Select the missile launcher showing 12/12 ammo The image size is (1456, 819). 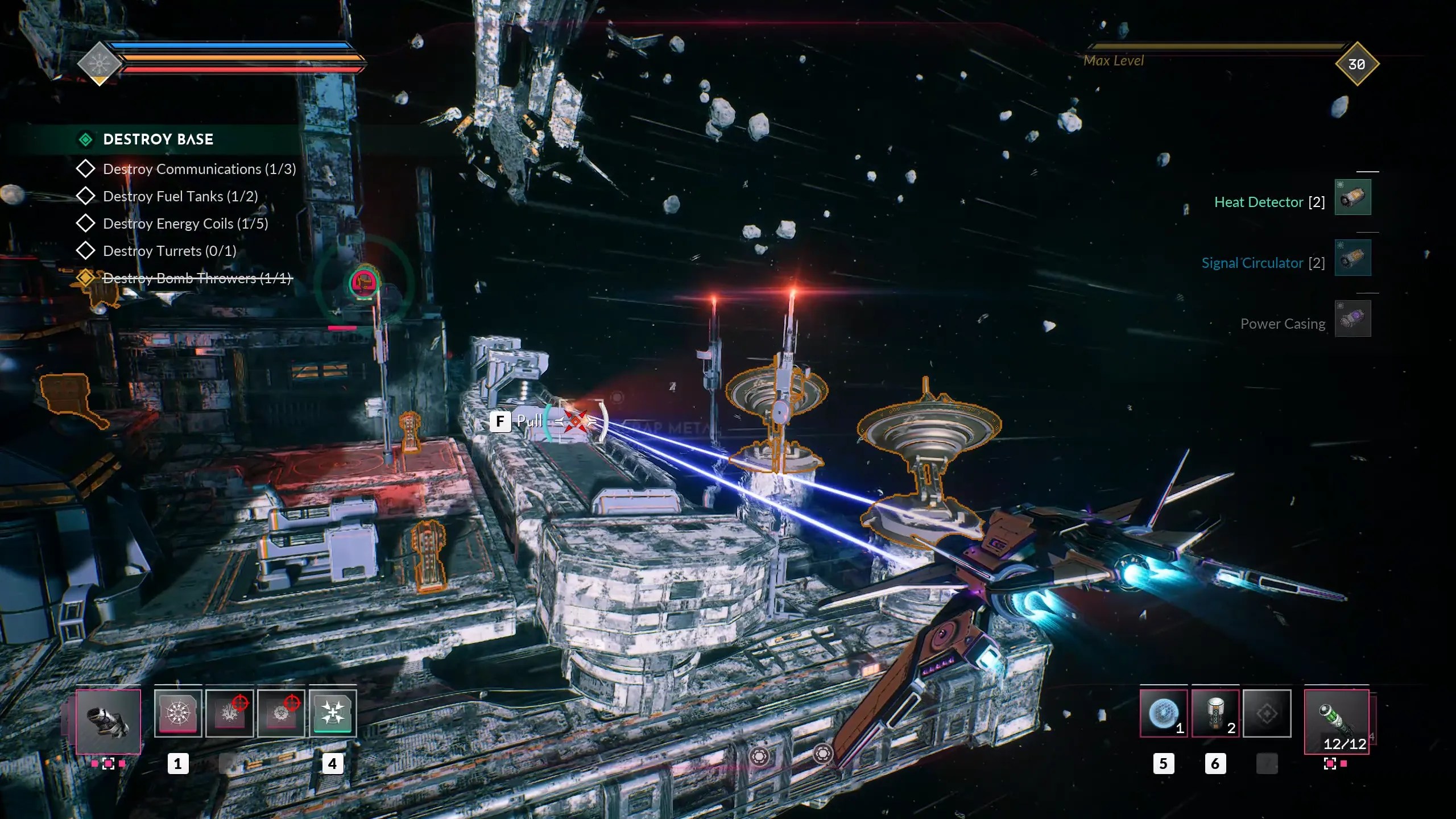point(1338,721)
